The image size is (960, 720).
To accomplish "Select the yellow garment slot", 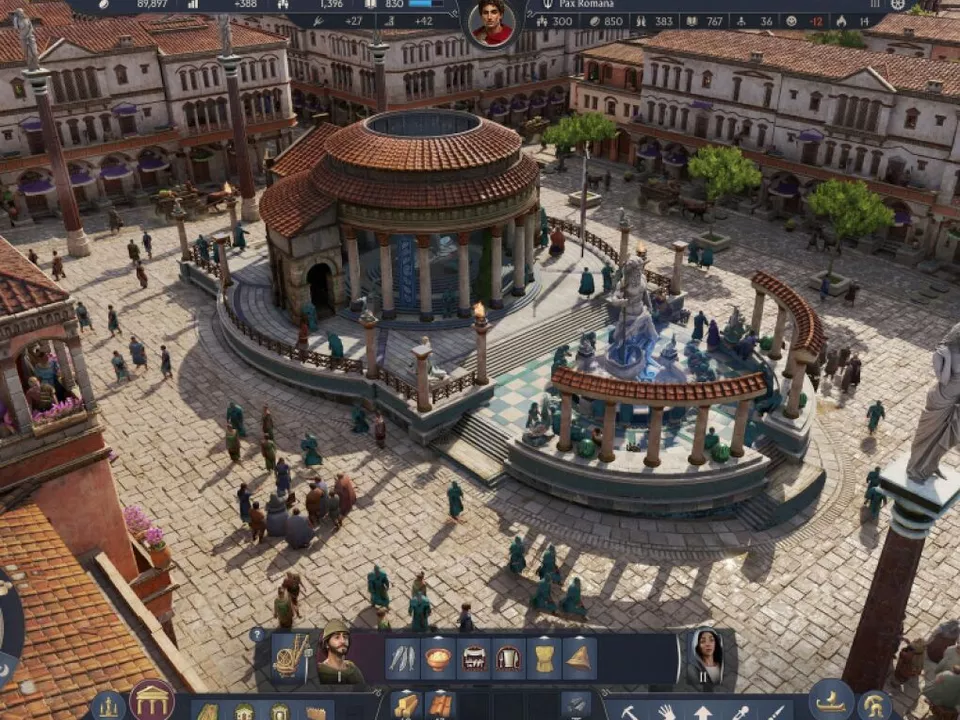I will click(544, 658).
